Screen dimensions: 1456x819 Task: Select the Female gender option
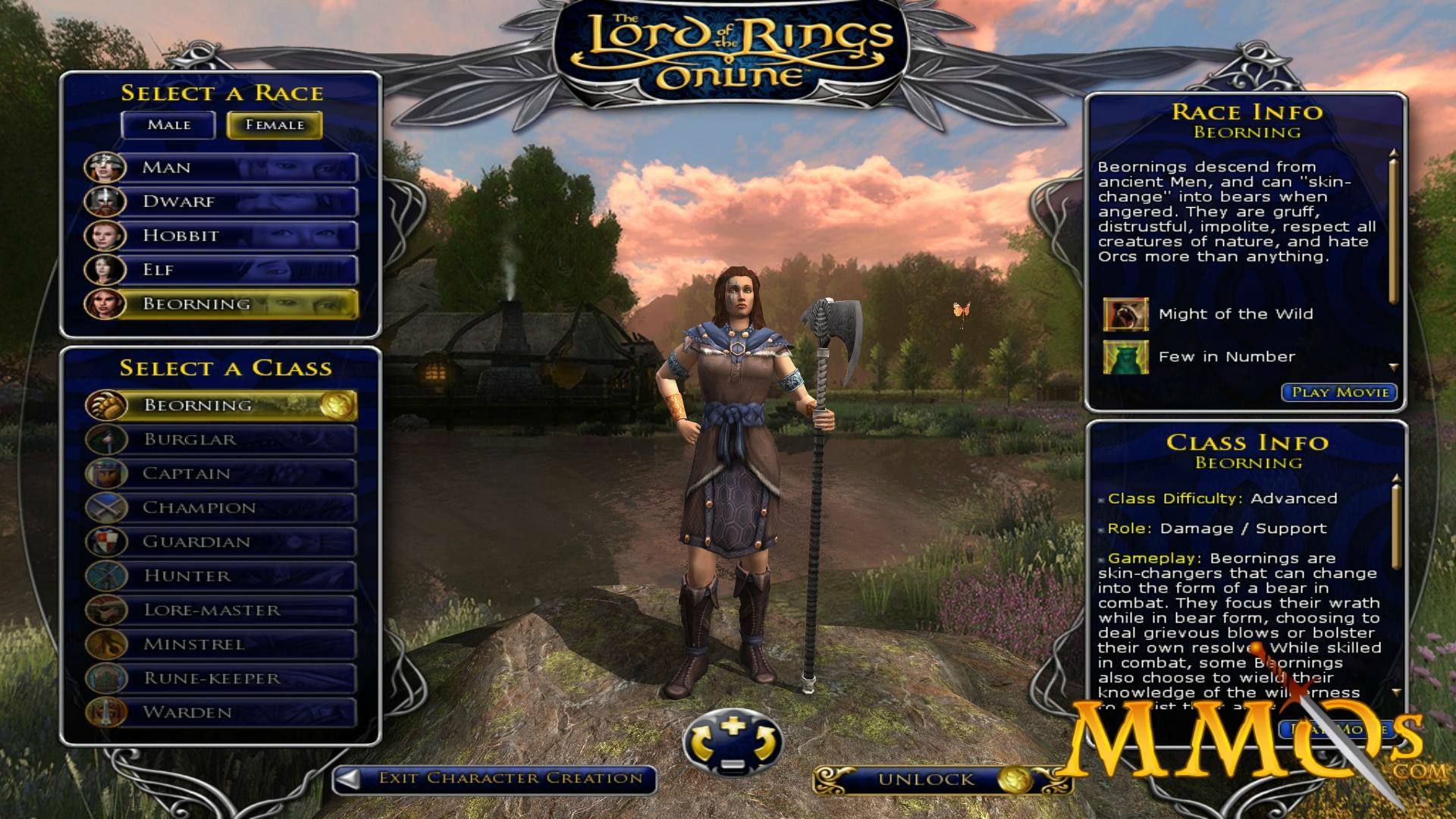pyautogui.click(x=275, y=124)
